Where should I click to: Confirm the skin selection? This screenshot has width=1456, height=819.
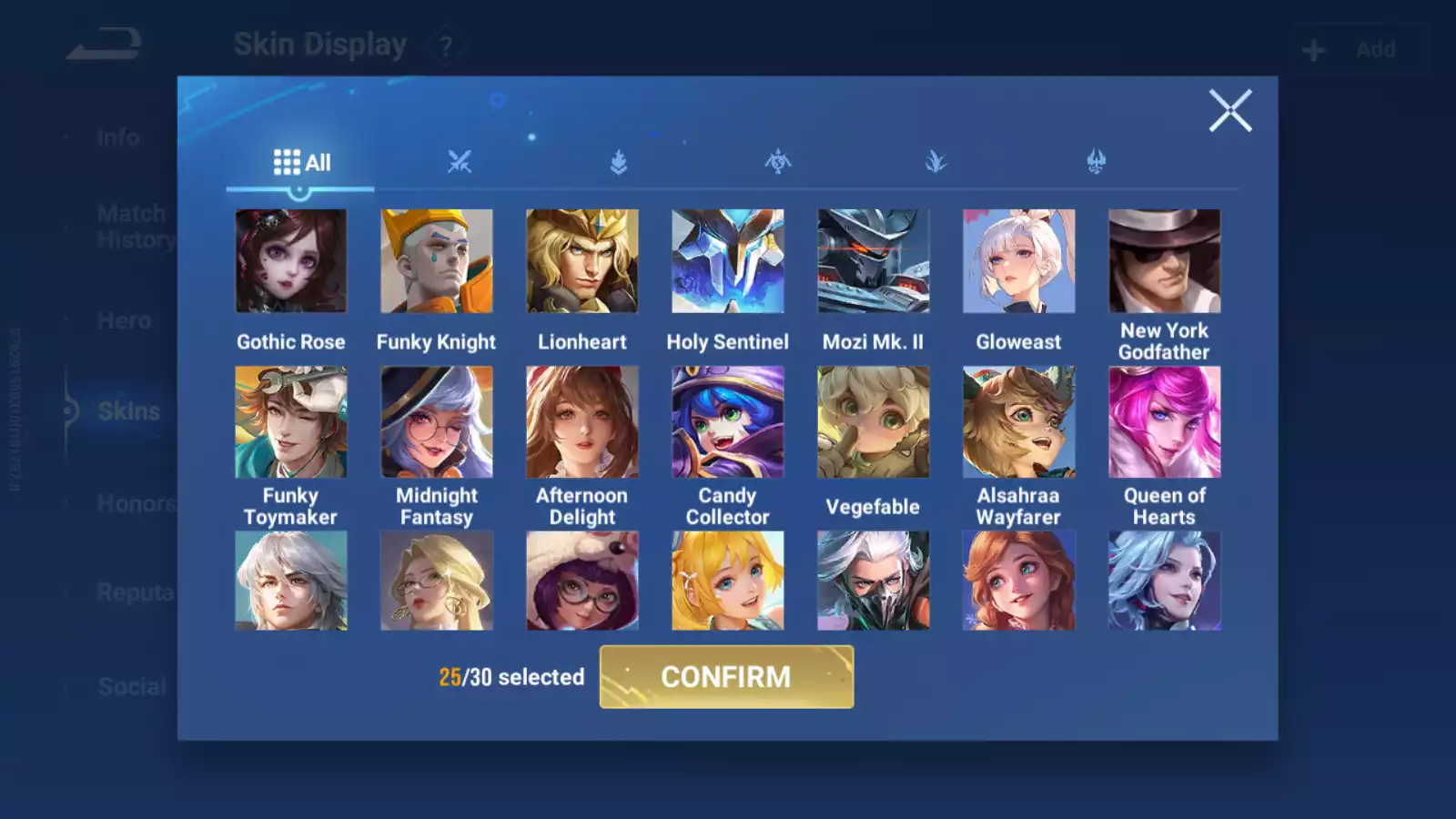[726, 677]
